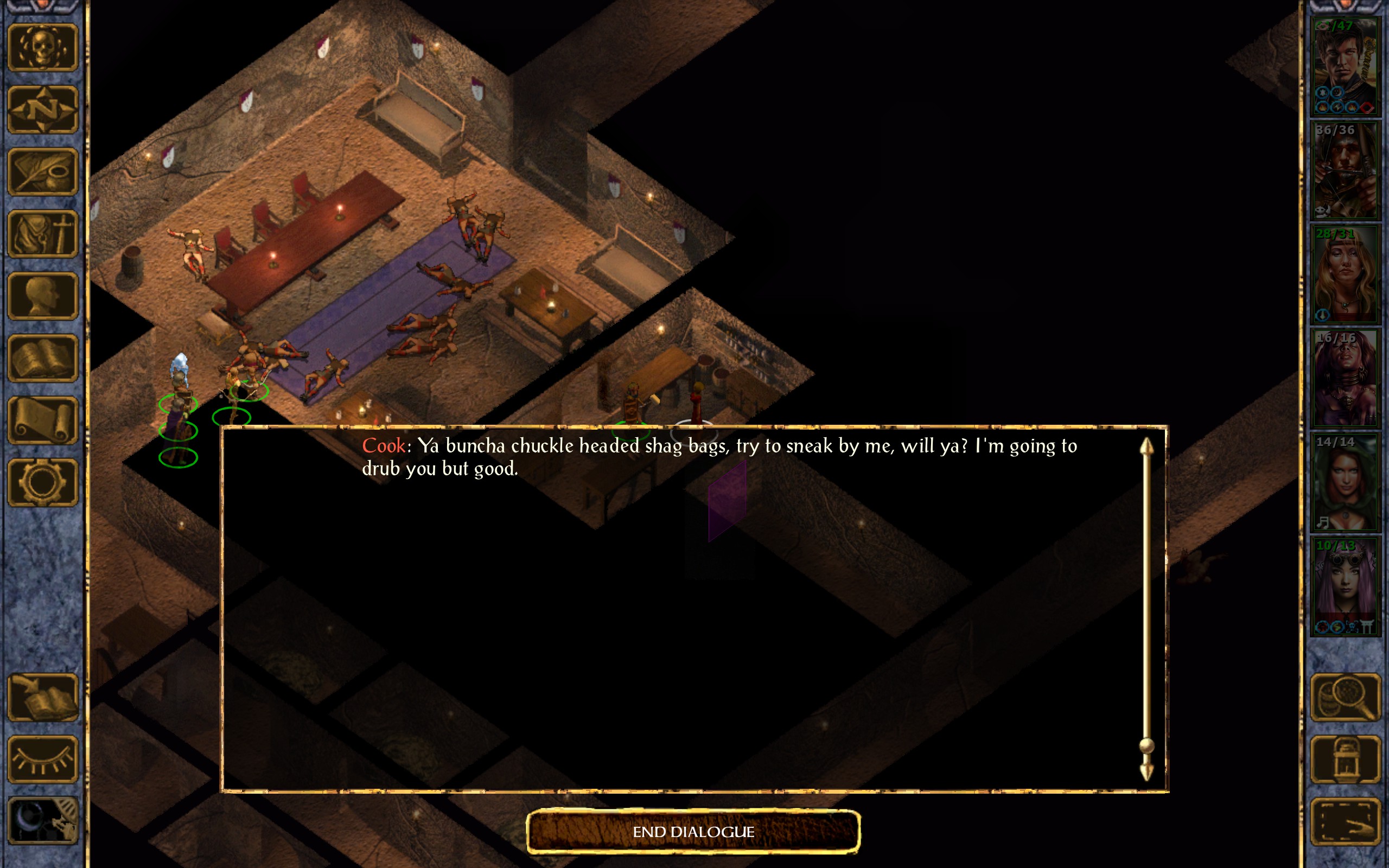The width and height of the screenshot is (1389, 868).
Task: Activate the rest closed-eye button
Action: click(x=43, y=759)
